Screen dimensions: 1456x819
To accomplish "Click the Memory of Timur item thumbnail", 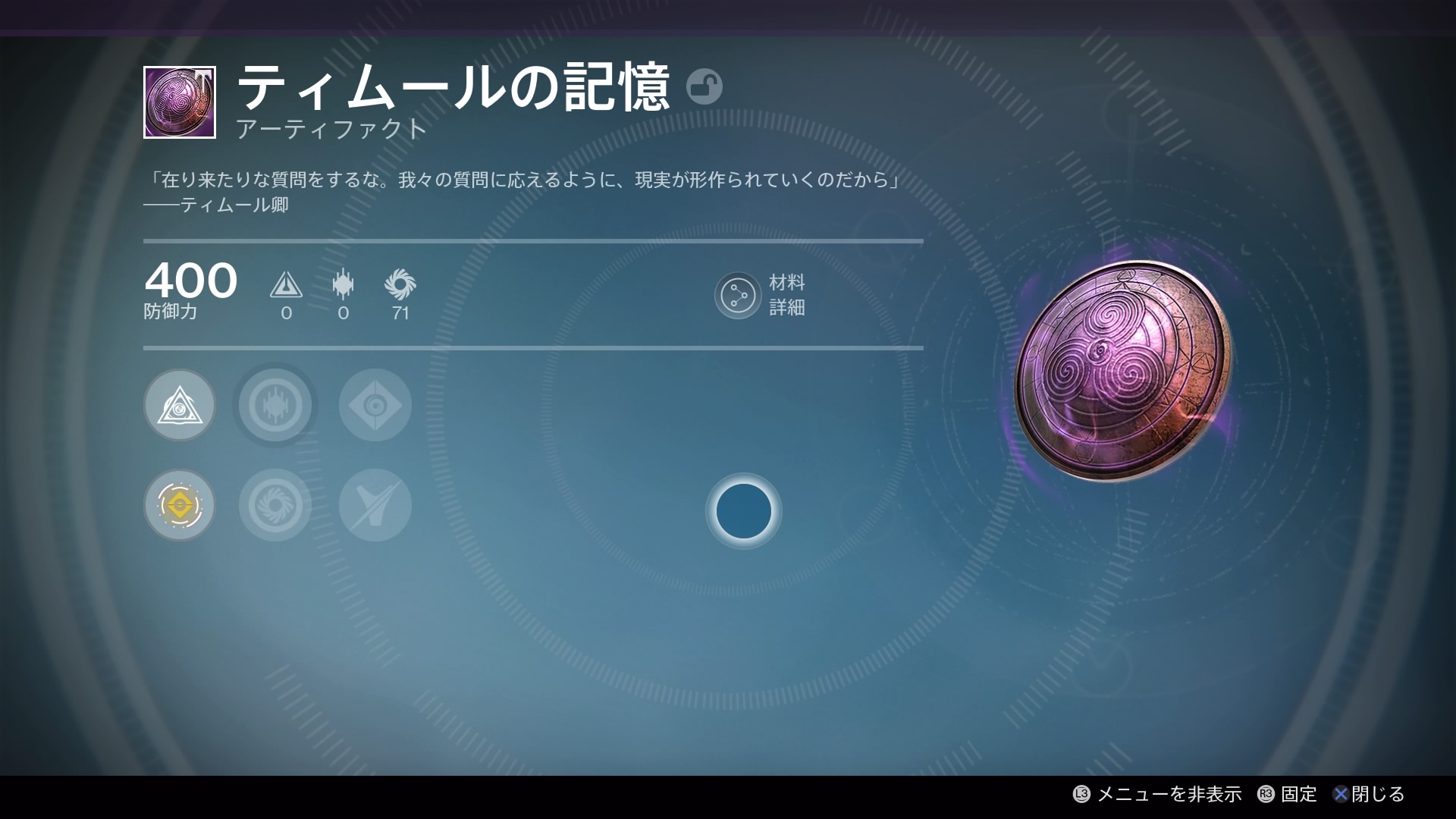I will [180, 102].
